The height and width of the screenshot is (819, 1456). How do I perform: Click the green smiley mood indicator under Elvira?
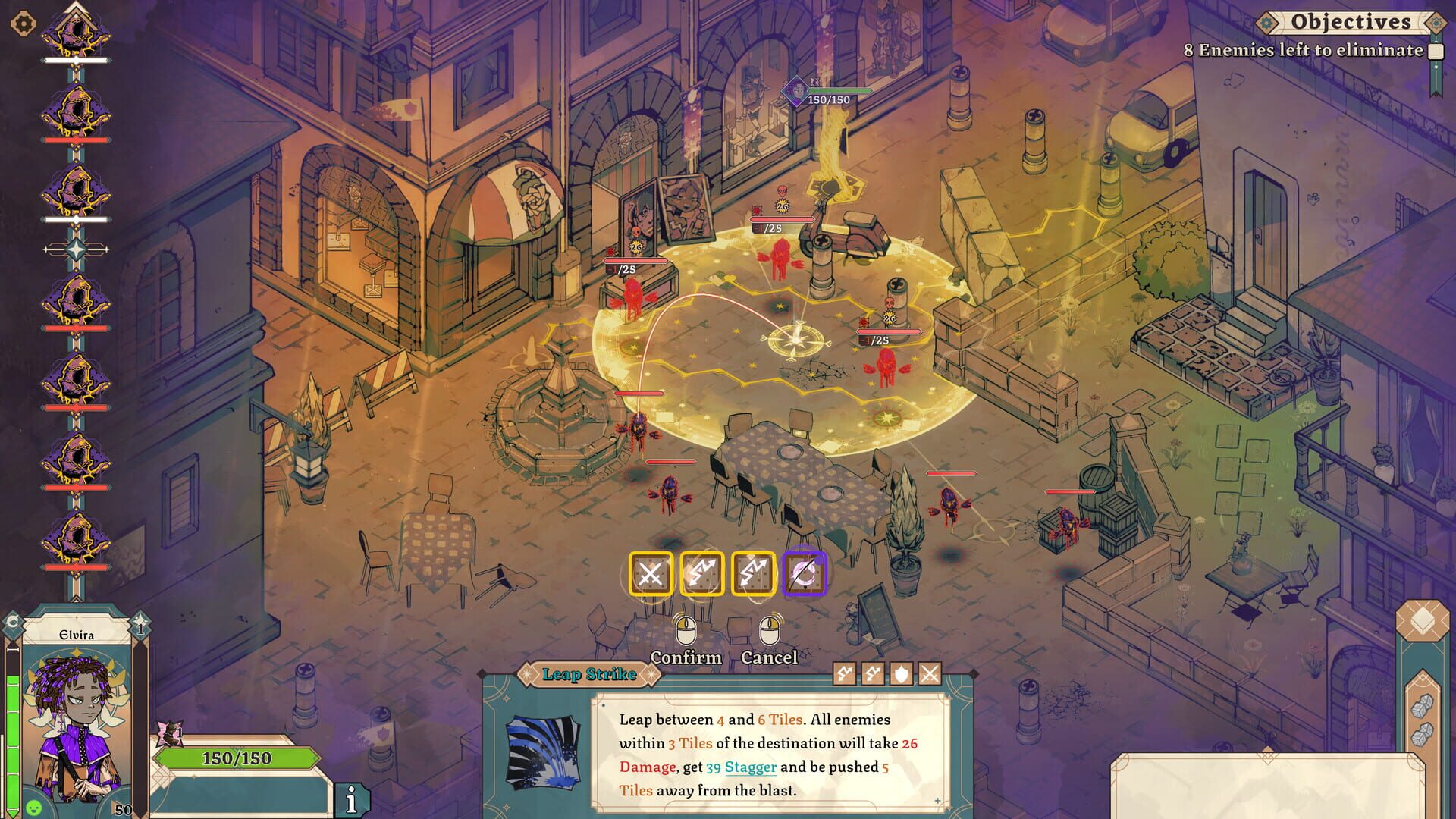[x=33, y=808]
